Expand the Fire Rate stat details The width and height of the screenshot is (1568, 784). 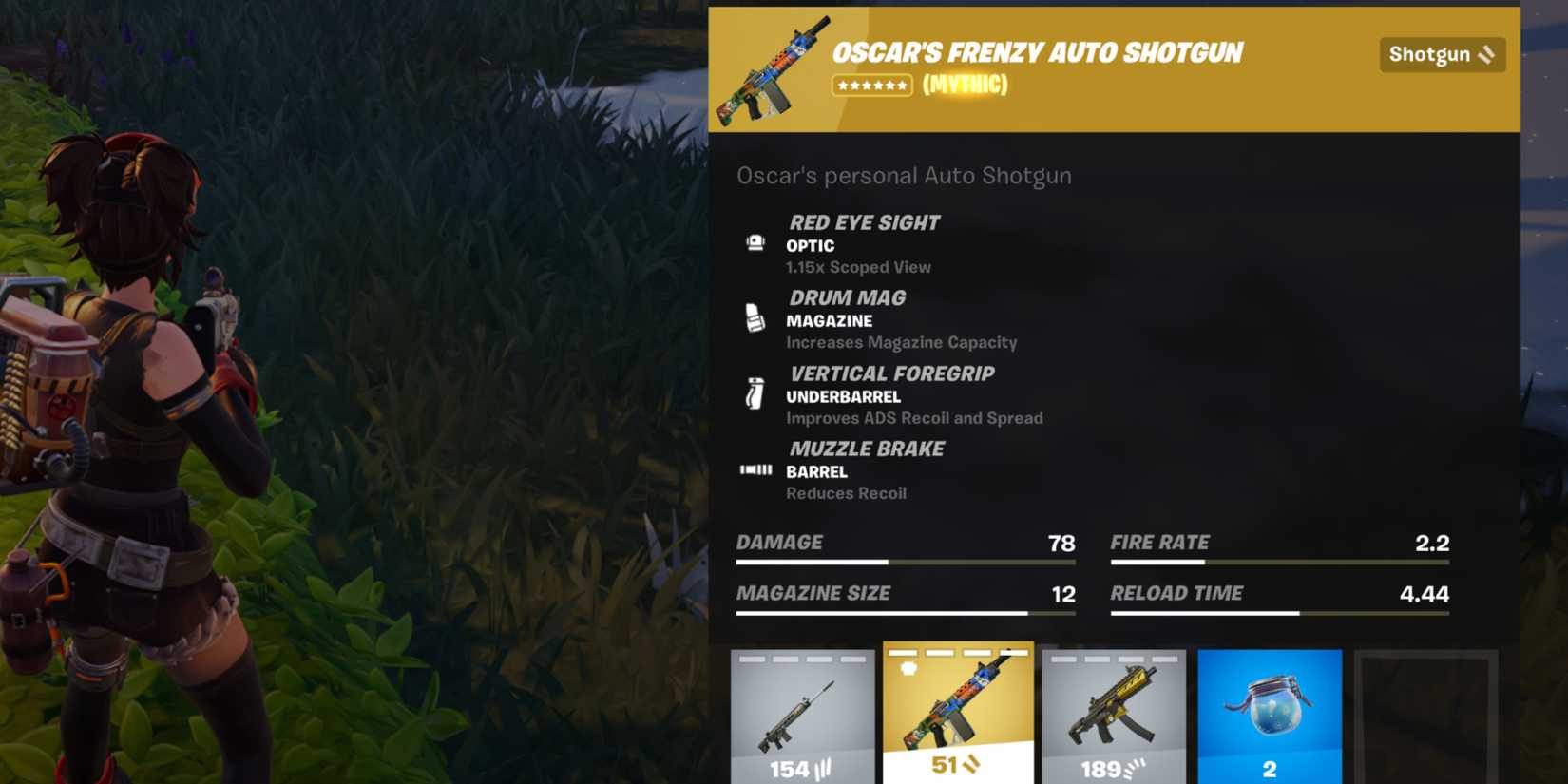(x=1280, y=551)
